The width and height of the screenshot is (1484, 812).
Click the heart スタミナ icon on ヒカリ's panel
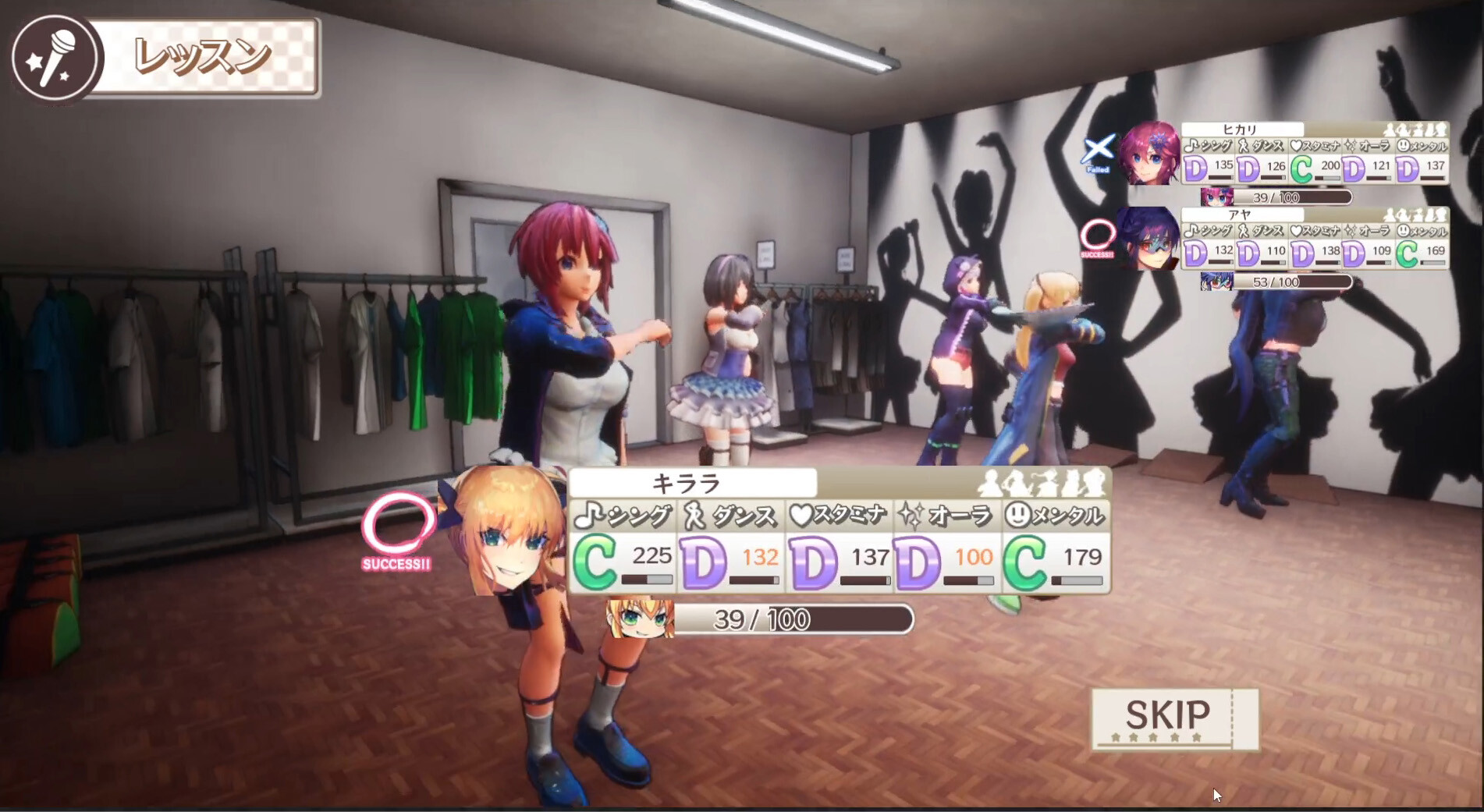click(x=1296, y=144)
